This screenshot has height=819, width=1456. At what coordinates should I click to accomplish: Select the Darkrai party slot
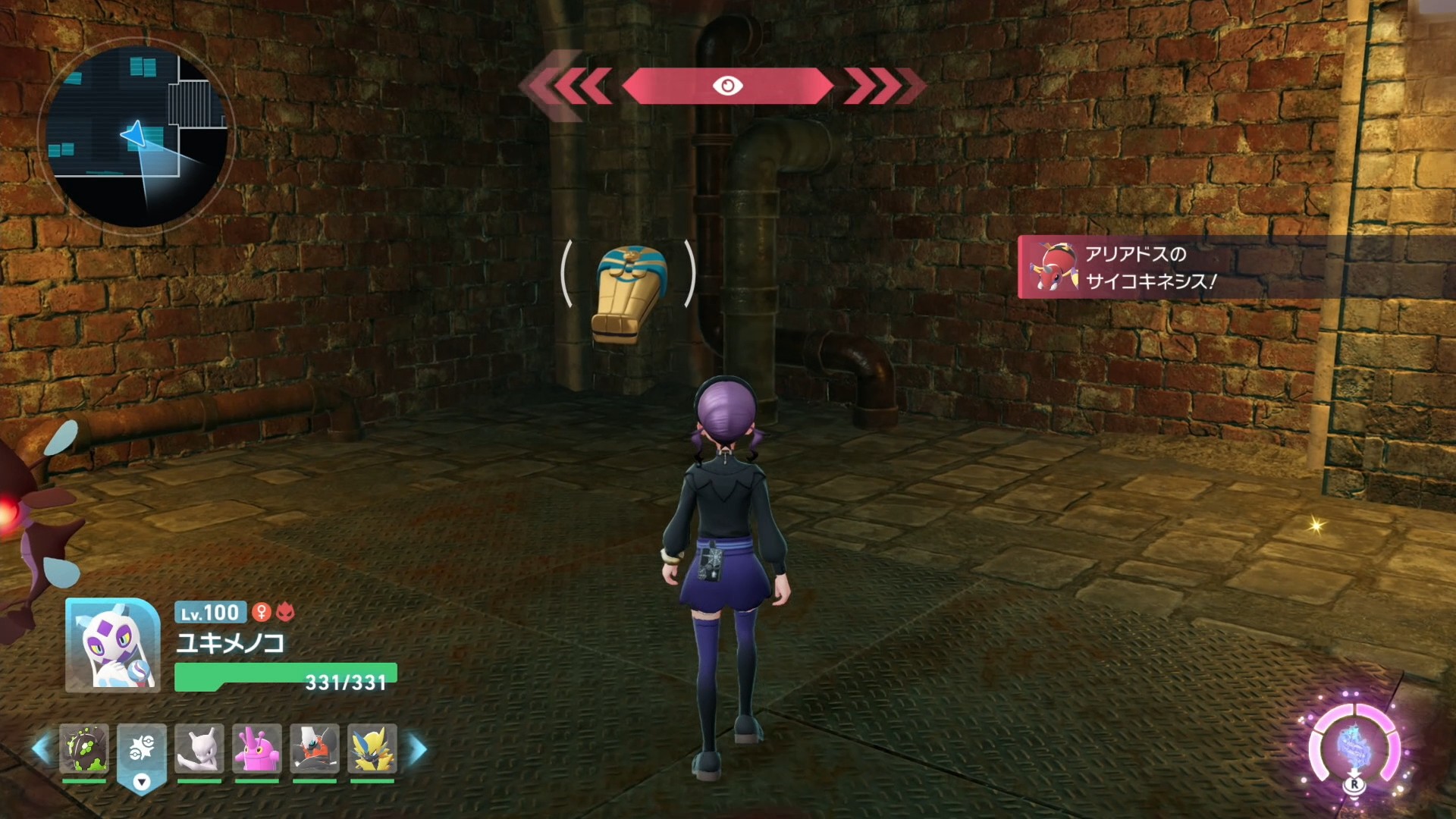click(315, 748)
